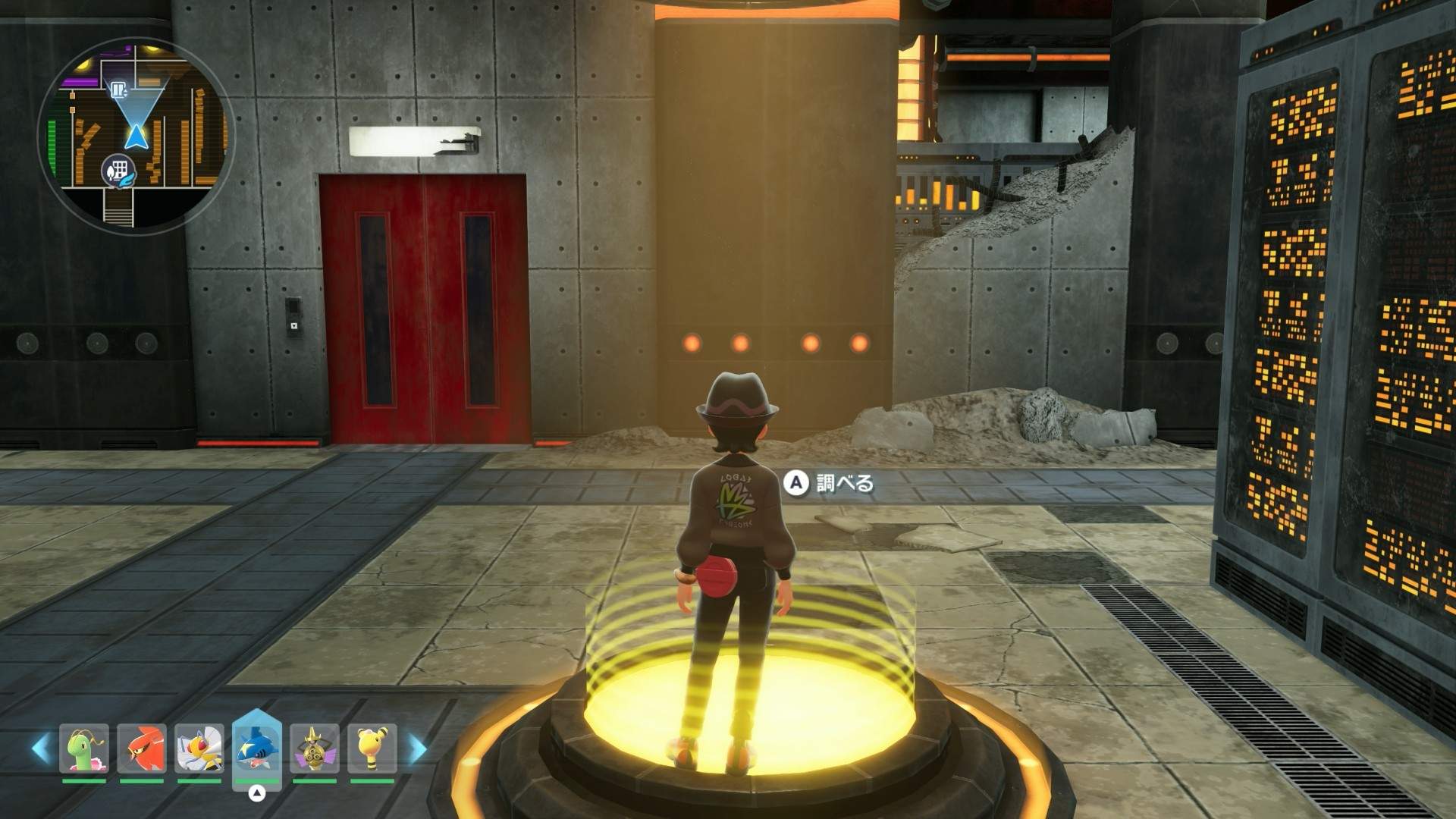Select the highlighted Sharpedo party slot

pyautogui.click(x=257, y=748)
